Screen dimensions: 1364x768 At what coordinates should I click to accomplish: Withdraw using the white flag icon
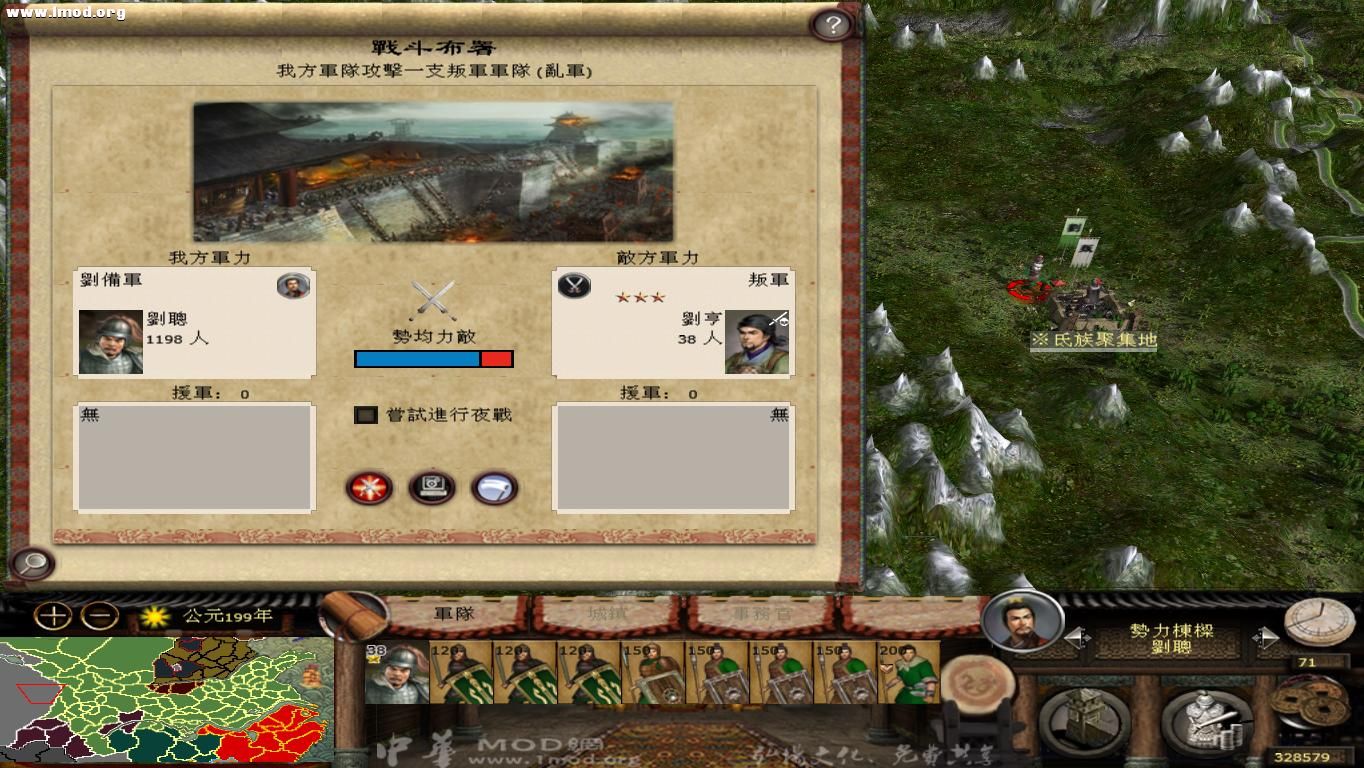pyautogui.click(x=496, y=488)
